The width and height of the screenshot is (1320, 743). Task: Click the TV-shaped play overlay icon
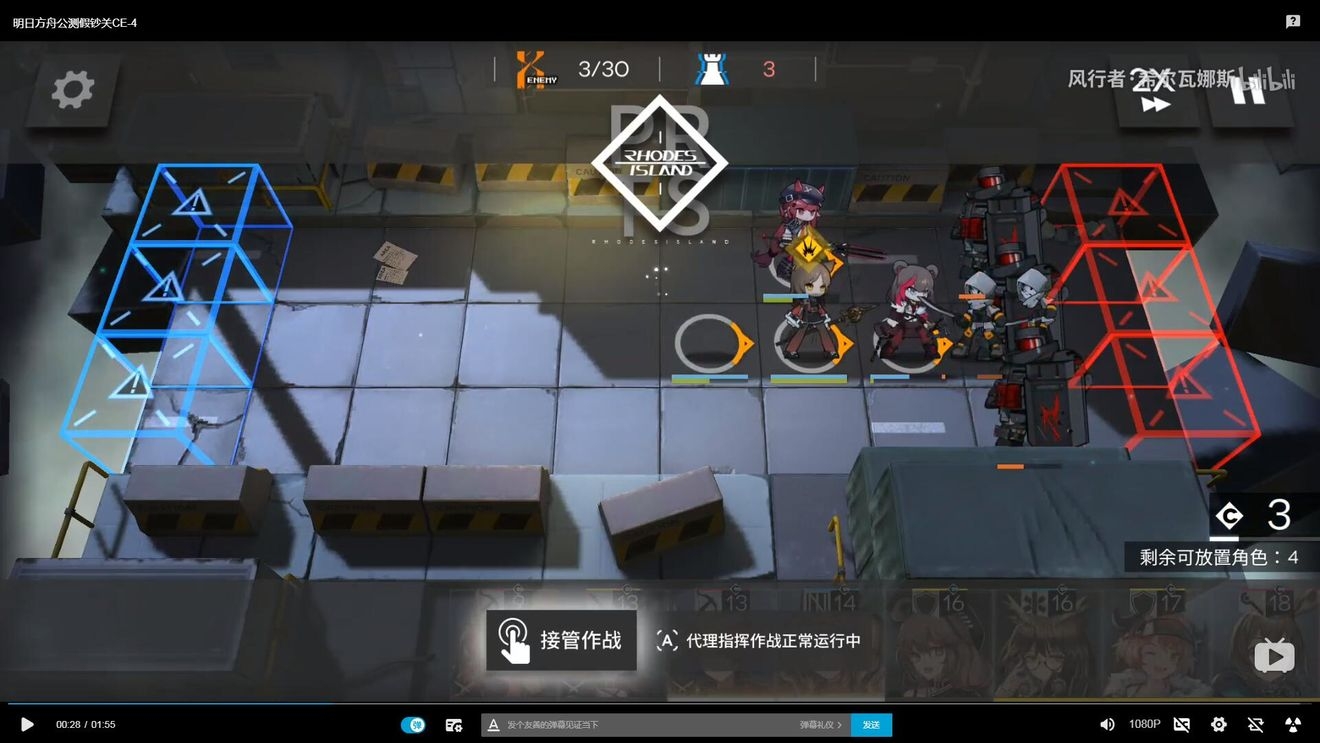pyautogui.click(x=1274, y=656)
